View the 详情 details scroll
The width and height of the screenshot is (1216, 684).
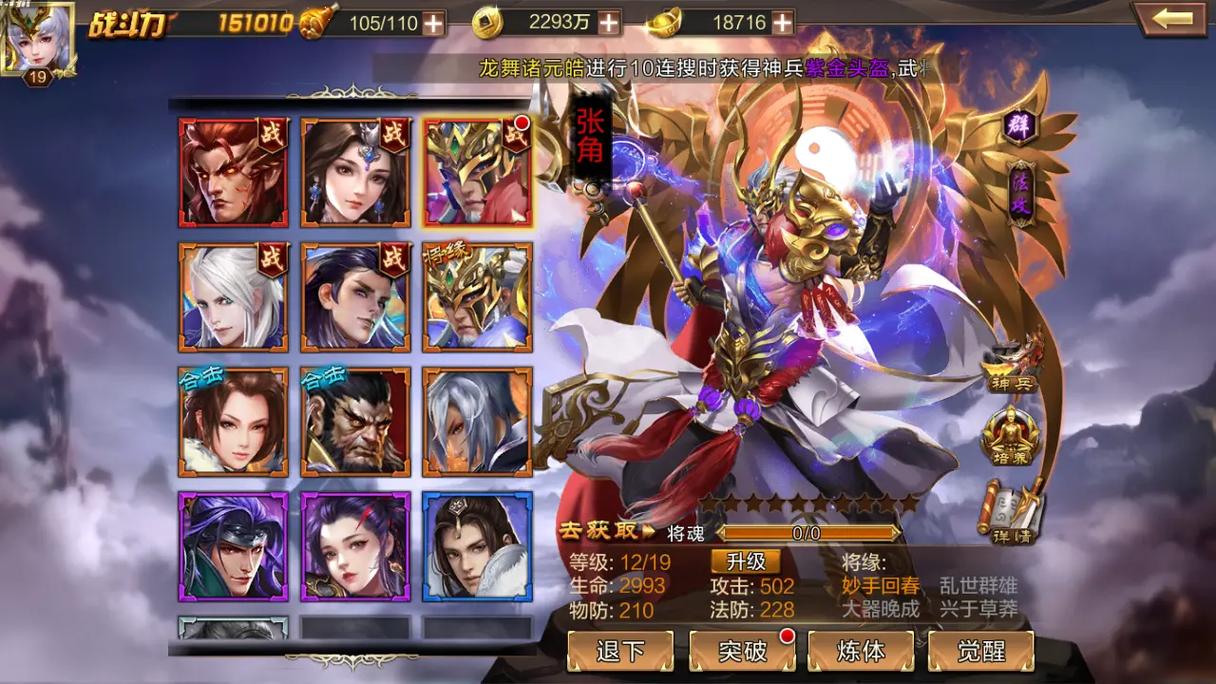click(x=1010, y=512)
